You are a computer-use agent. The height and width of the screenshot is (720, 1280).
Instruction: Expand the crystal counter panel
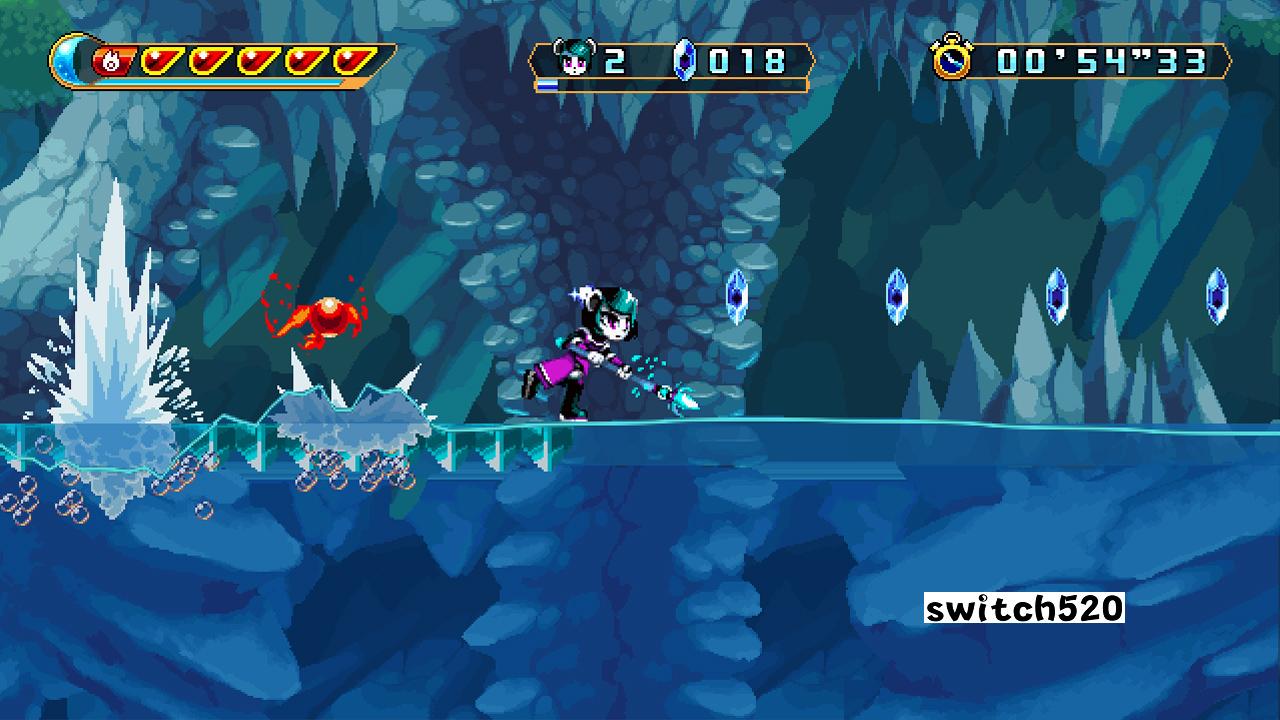[x=730, y=60]
